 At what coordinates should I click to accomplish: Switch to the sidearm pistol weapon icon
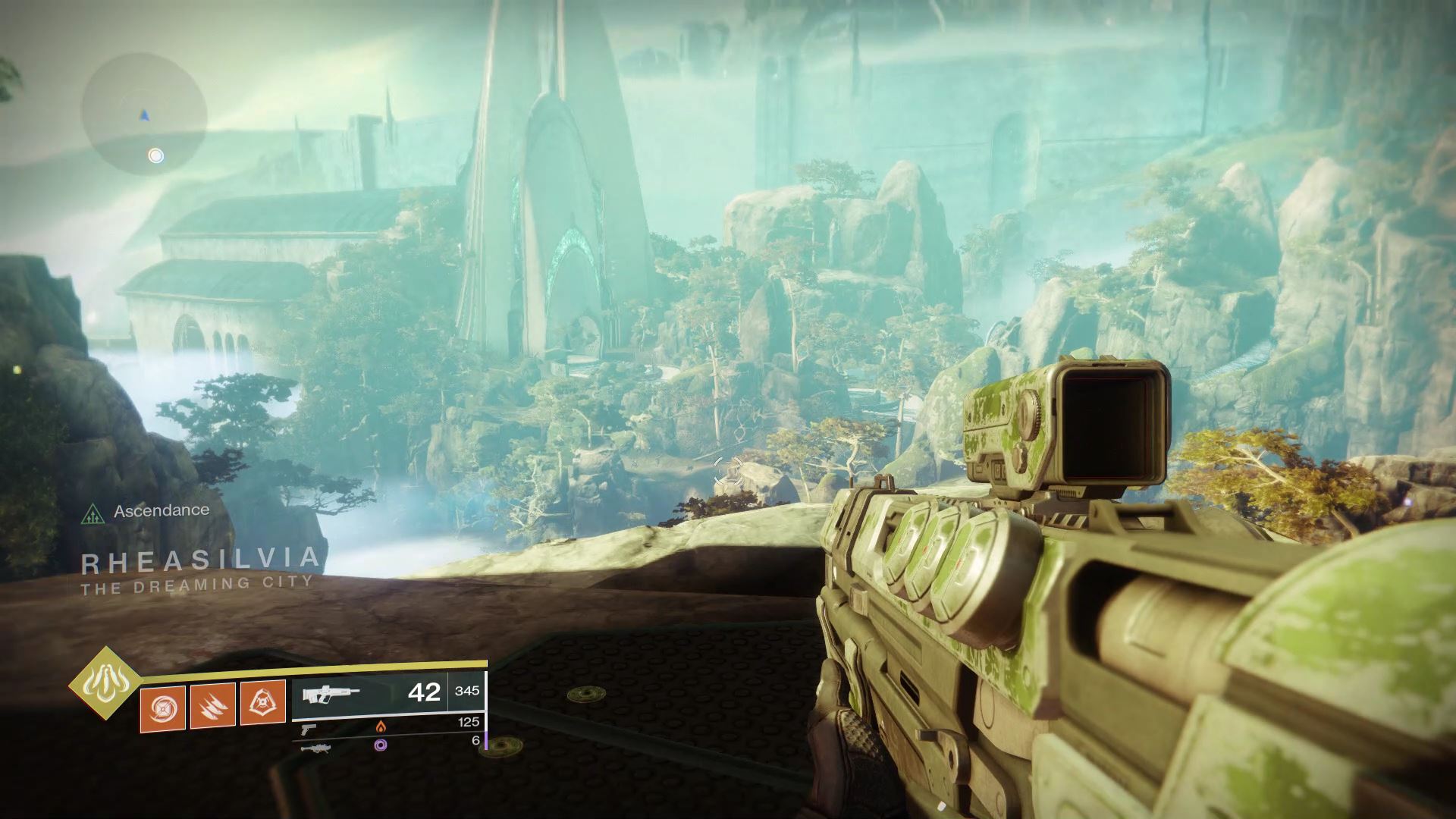coord(307,728)
